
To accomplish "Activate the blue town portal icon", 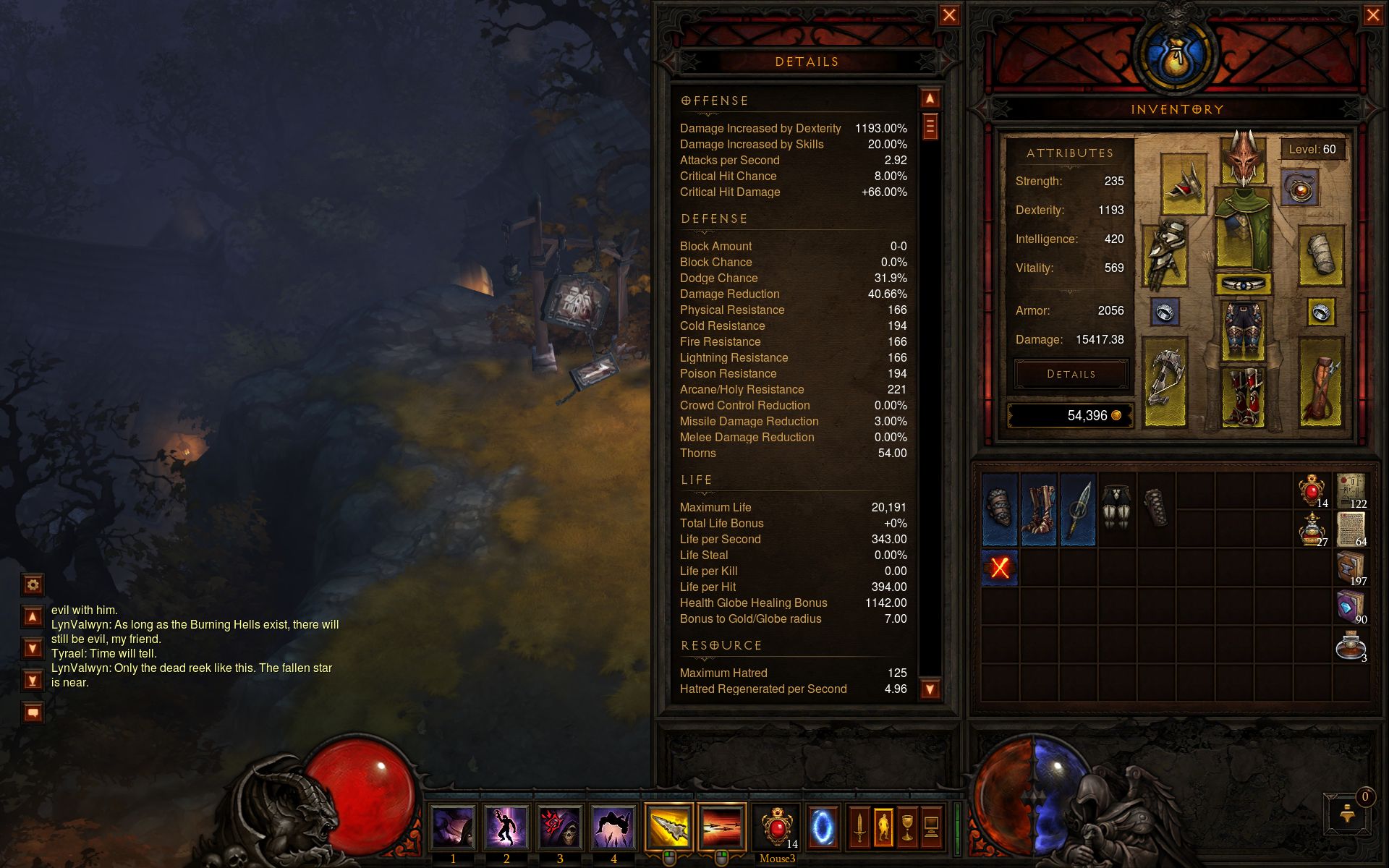I will click(x=822, y=826).
